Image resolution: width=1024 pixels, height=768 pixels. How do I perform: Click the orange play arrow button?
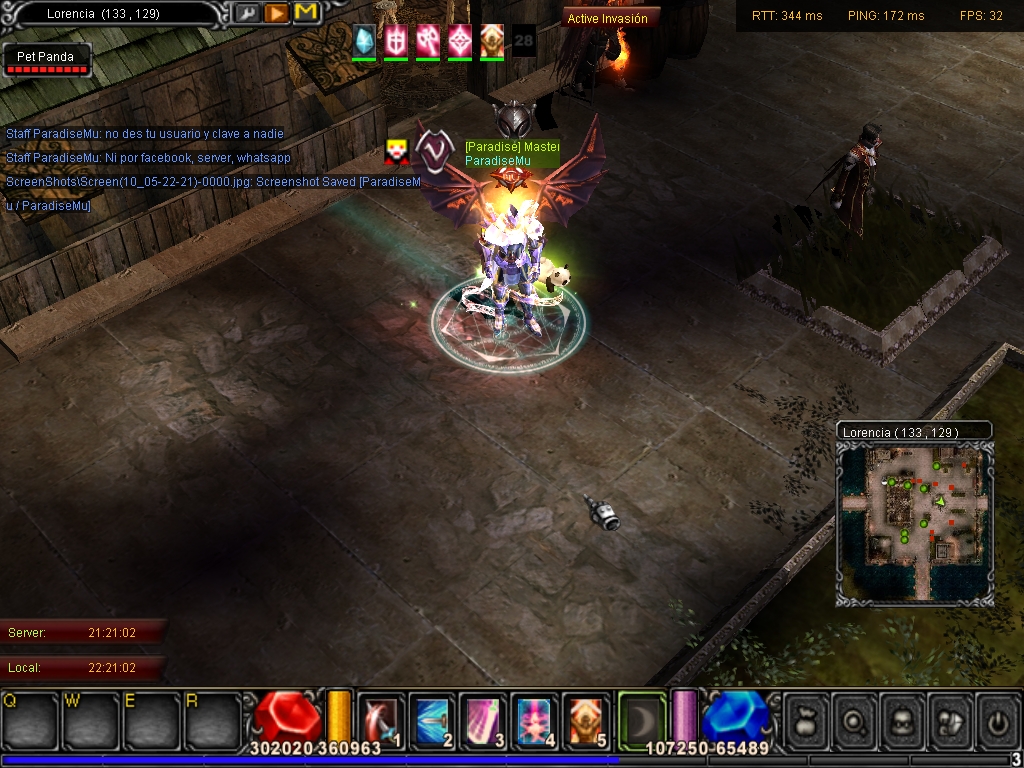click(x=277, y=14)
